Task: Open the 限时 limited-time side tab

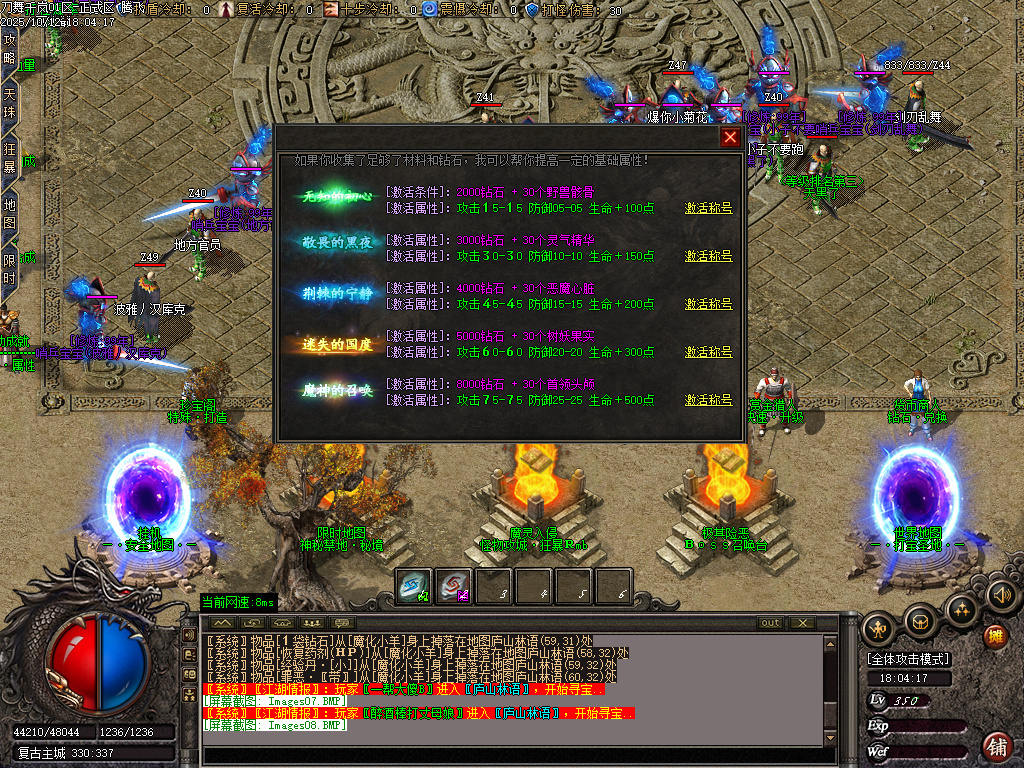Action: click(x=9, y=269)
